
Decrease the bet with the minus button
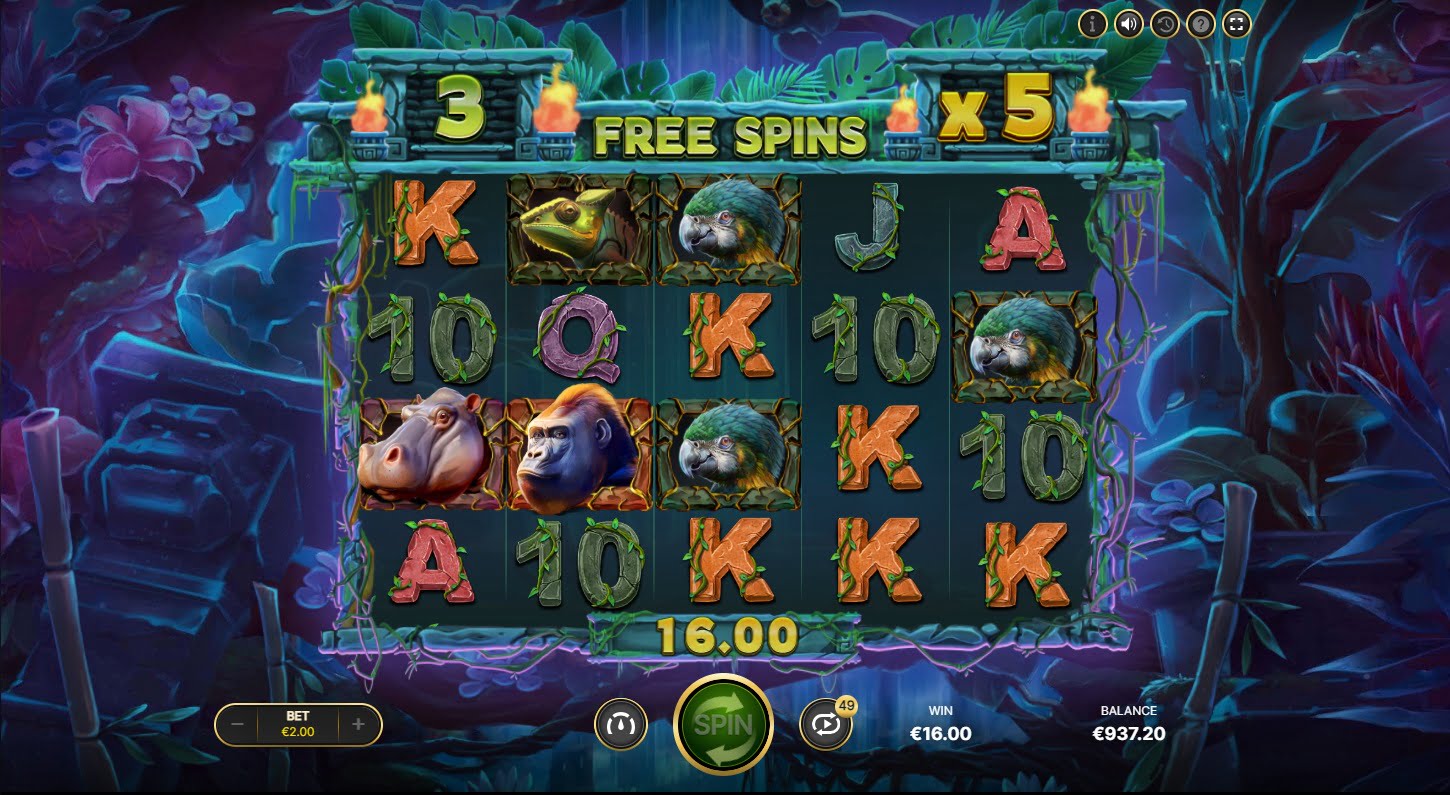(237, 724)
